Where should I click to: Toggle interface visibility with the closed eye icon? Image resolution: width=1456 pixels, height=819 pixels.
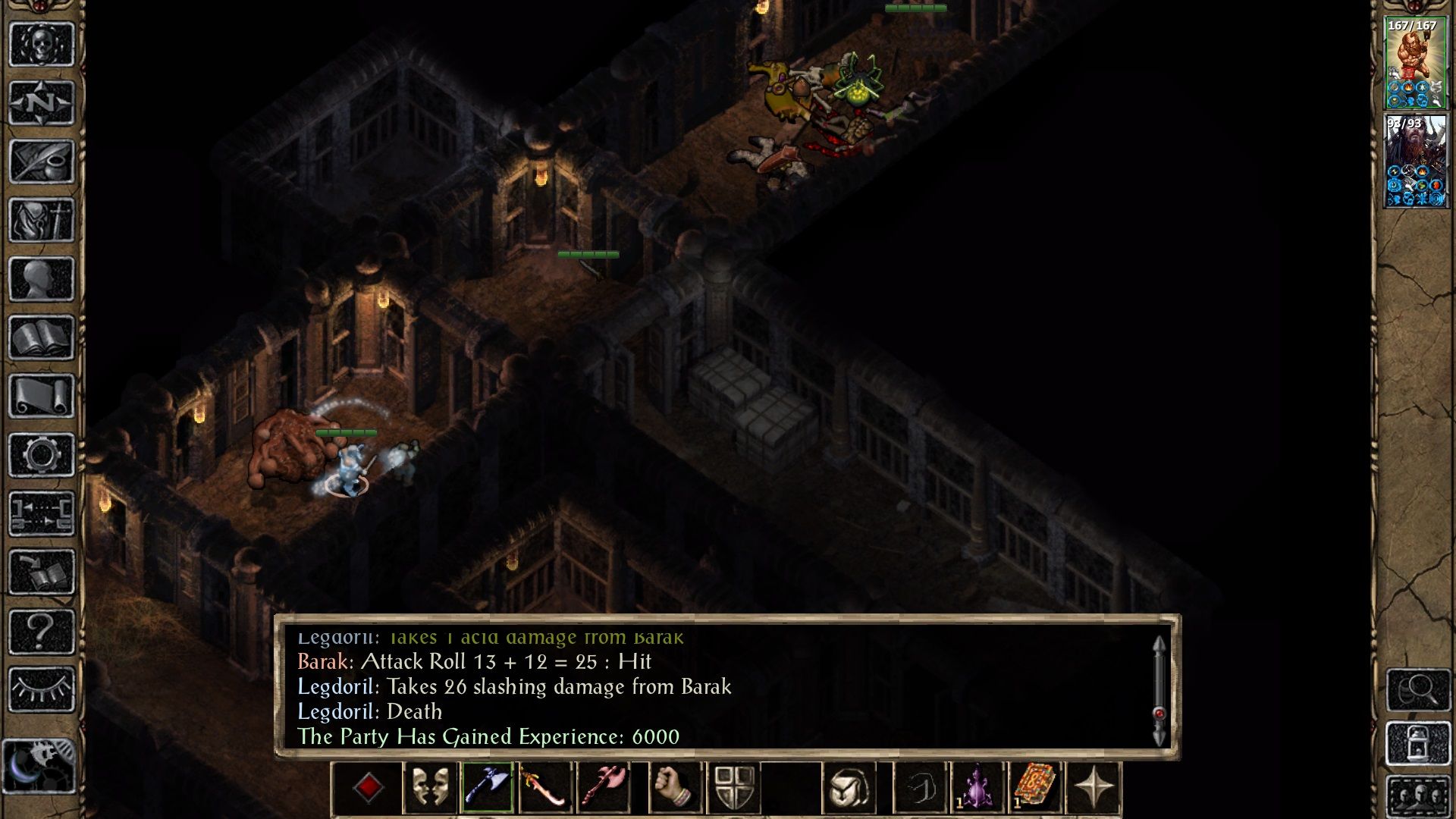tap(42, 689)
